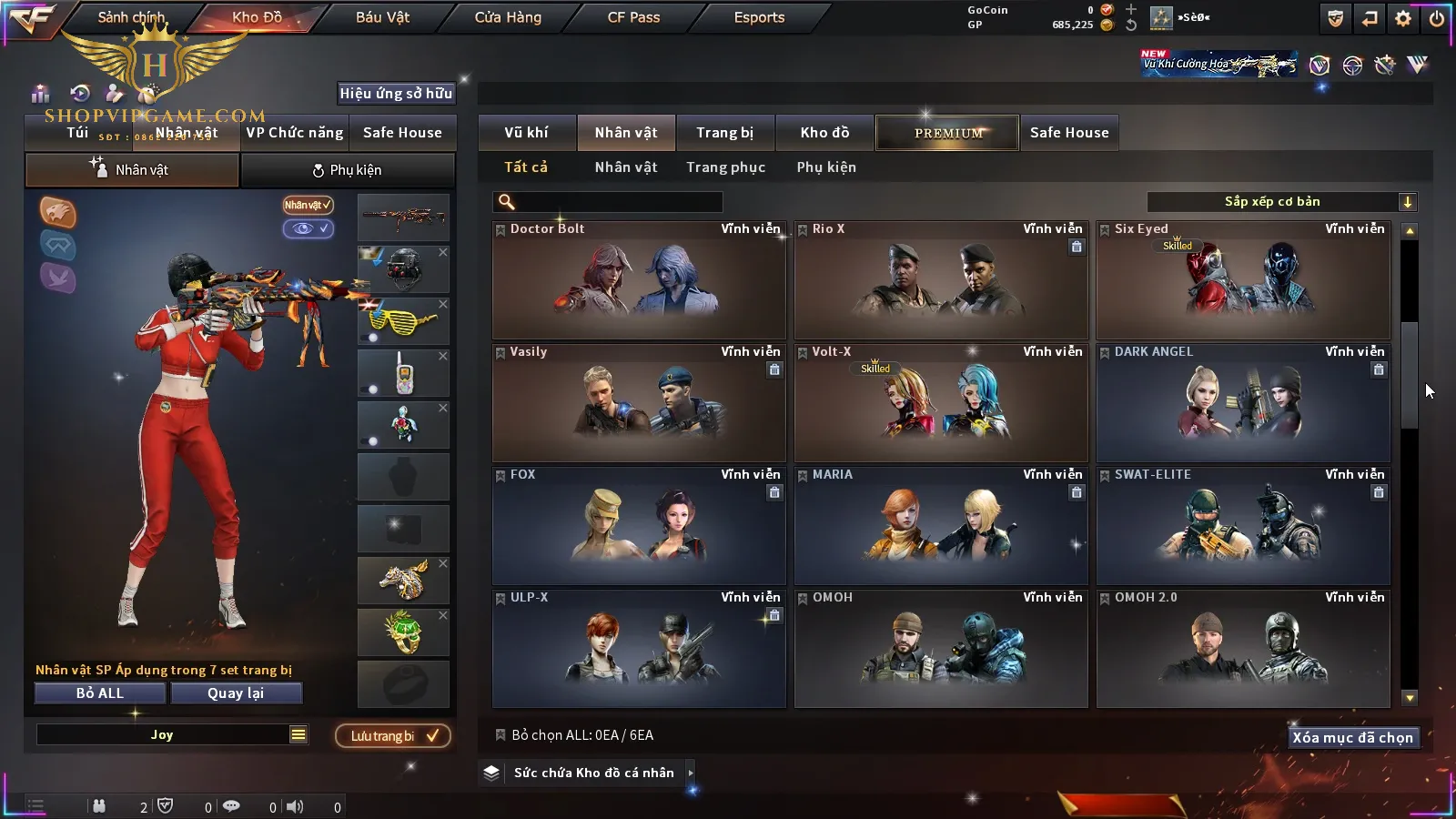Select the DARK ANGEL character card

(1243, 403)
